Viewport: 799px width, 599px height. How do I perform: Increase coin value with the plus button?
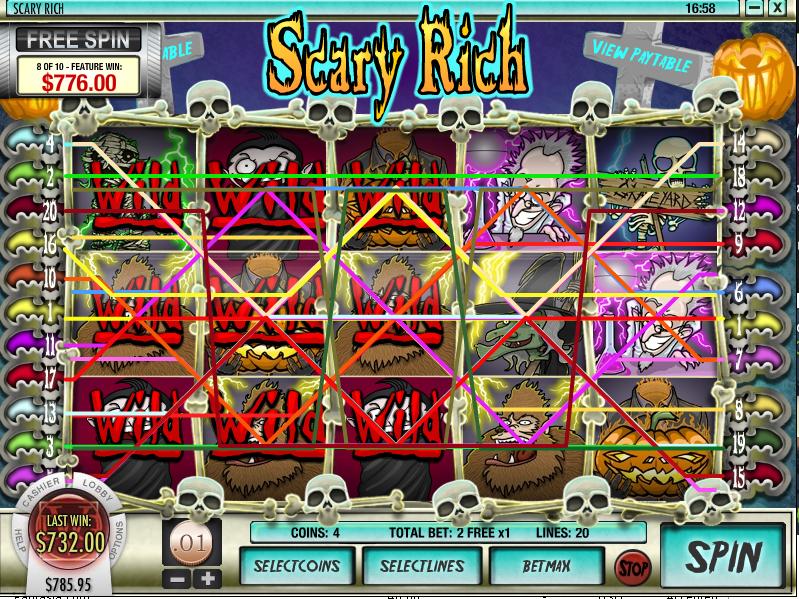[x=208, y=579]
